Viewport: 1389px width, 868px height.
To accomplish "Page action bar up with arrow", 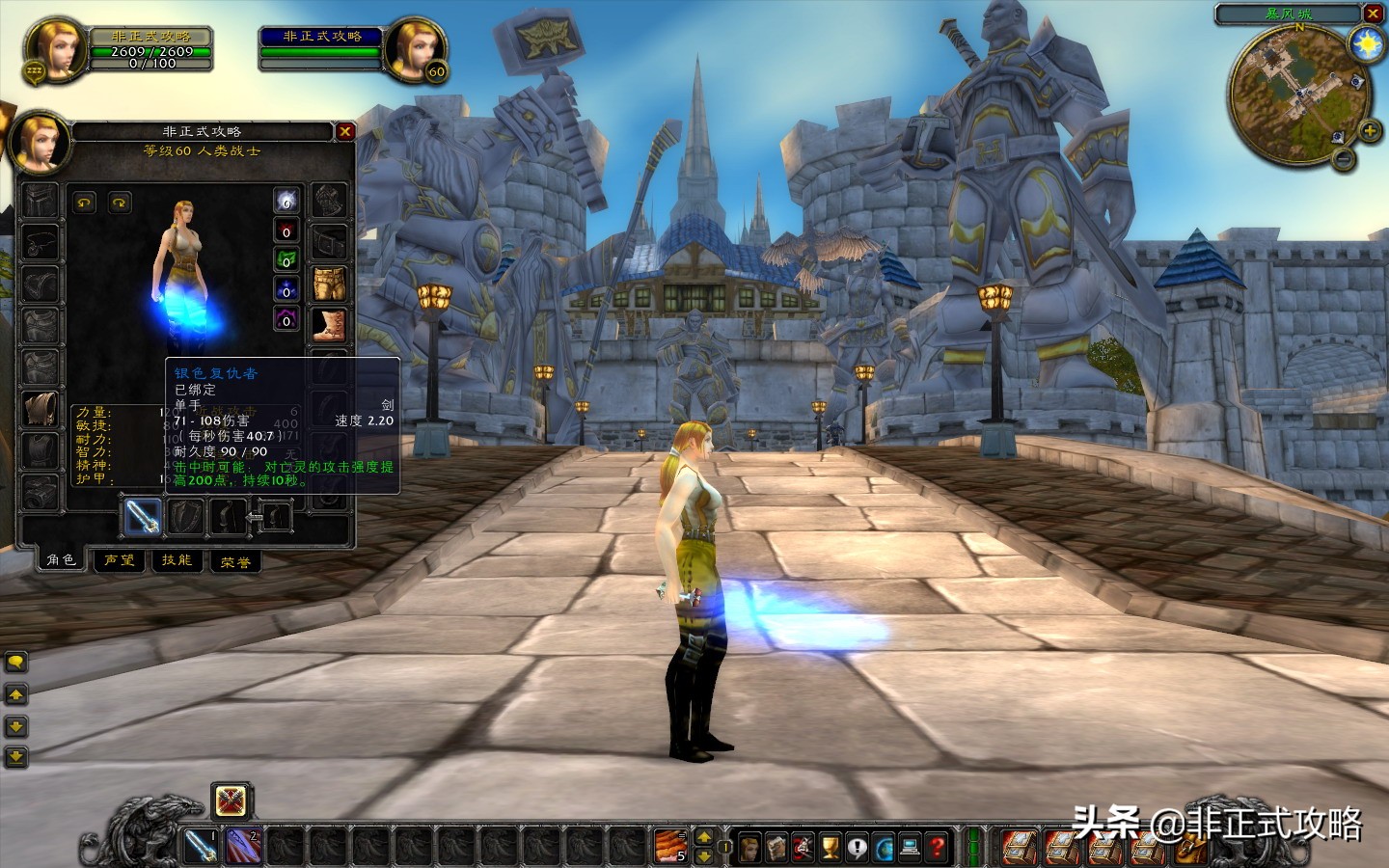I will 704,837.
